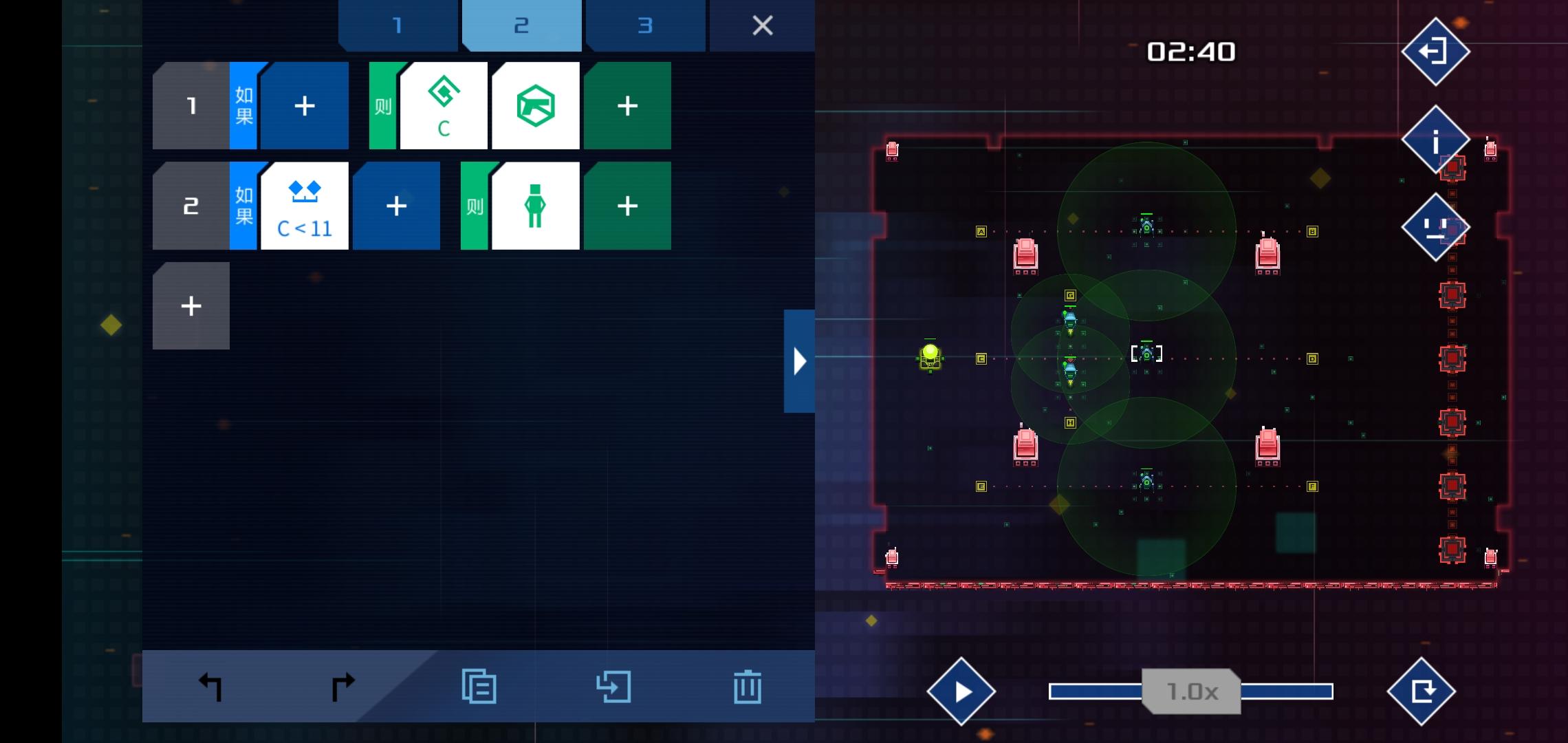Select the C < 11 condition block
Image resolution: width=1568 pixels, height=743 pixels.
pos(305,205)
